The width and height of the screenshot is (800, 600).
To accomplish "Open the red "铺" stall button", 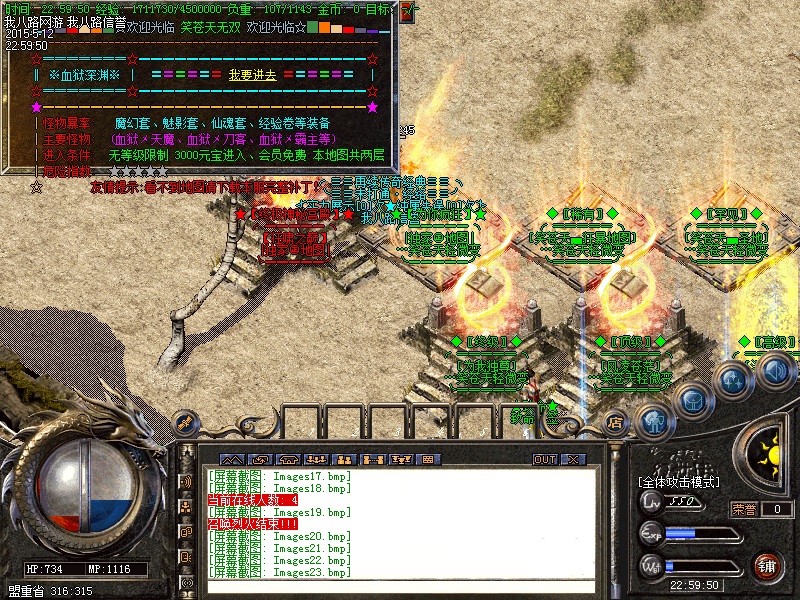I will point(767,565).
